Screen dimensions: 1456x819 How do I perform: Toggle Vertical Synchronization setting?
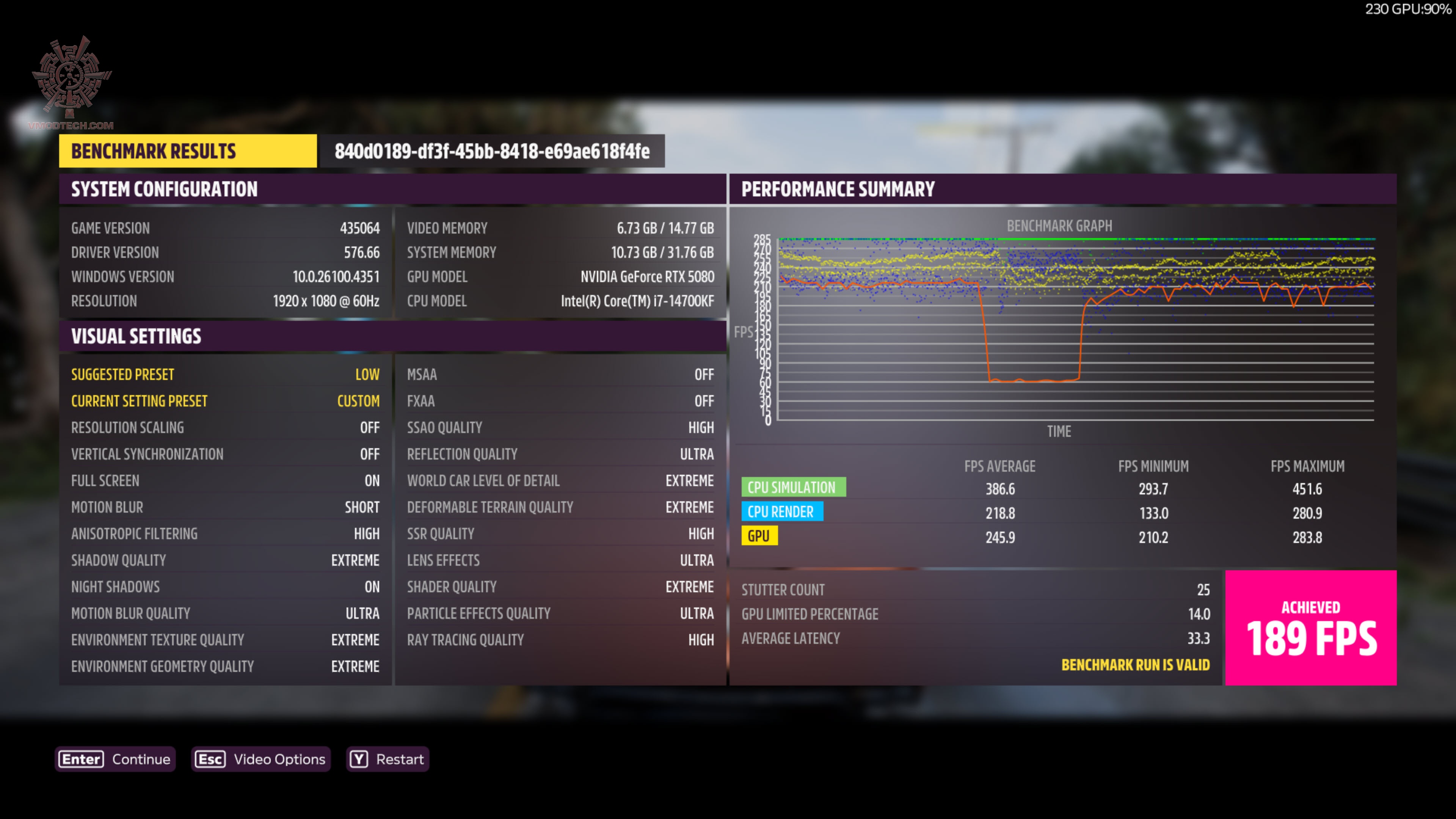point(226,454)
